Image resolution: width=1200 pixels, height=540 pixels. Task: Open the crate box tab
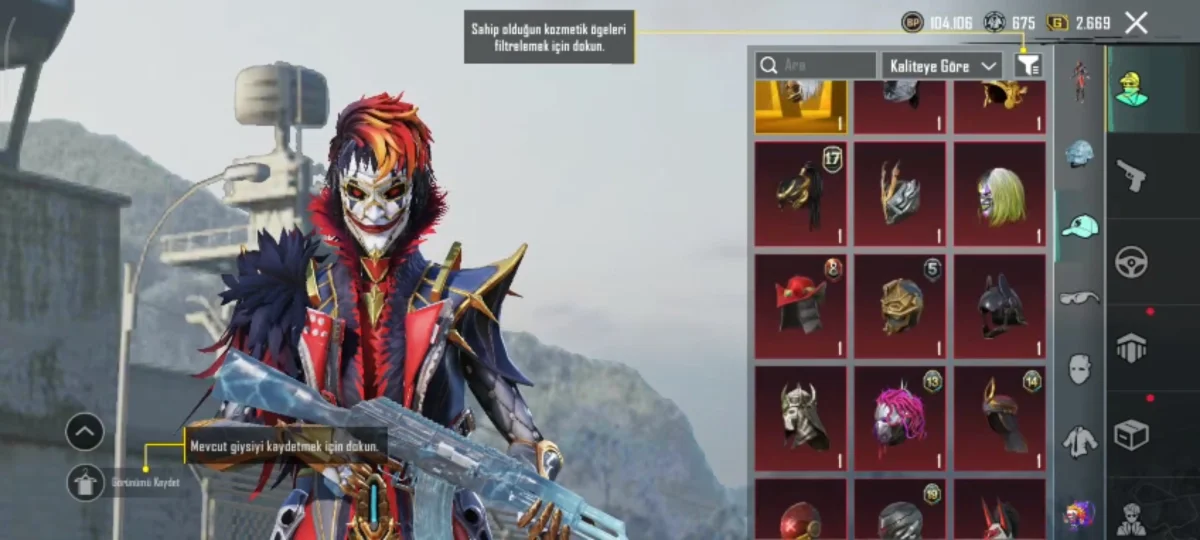coord(1131,434)
